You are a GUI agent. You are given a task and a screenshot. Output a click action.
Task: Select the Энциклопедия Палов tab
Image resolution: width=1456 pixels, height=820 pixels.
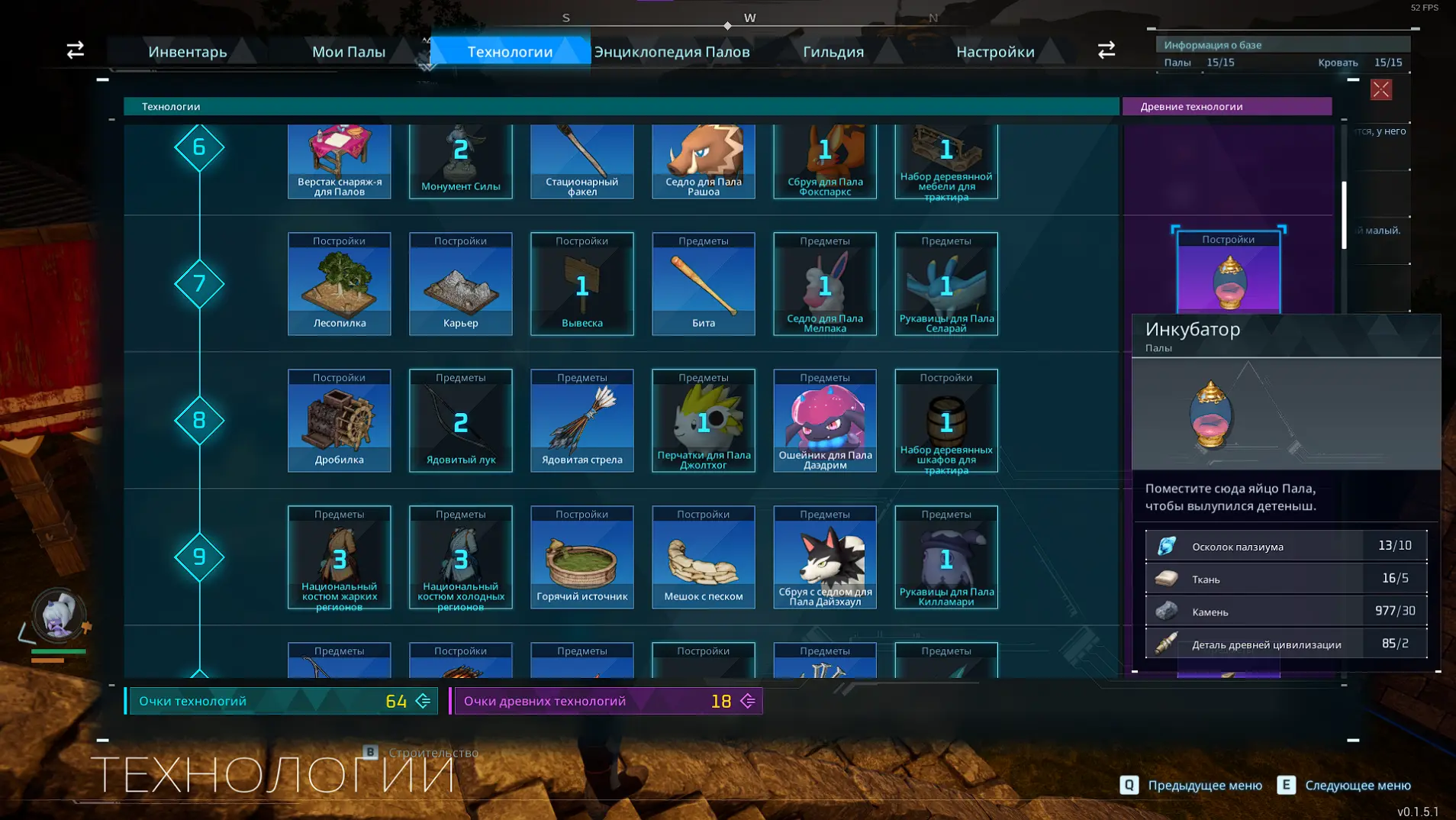(x=672, y=52)
